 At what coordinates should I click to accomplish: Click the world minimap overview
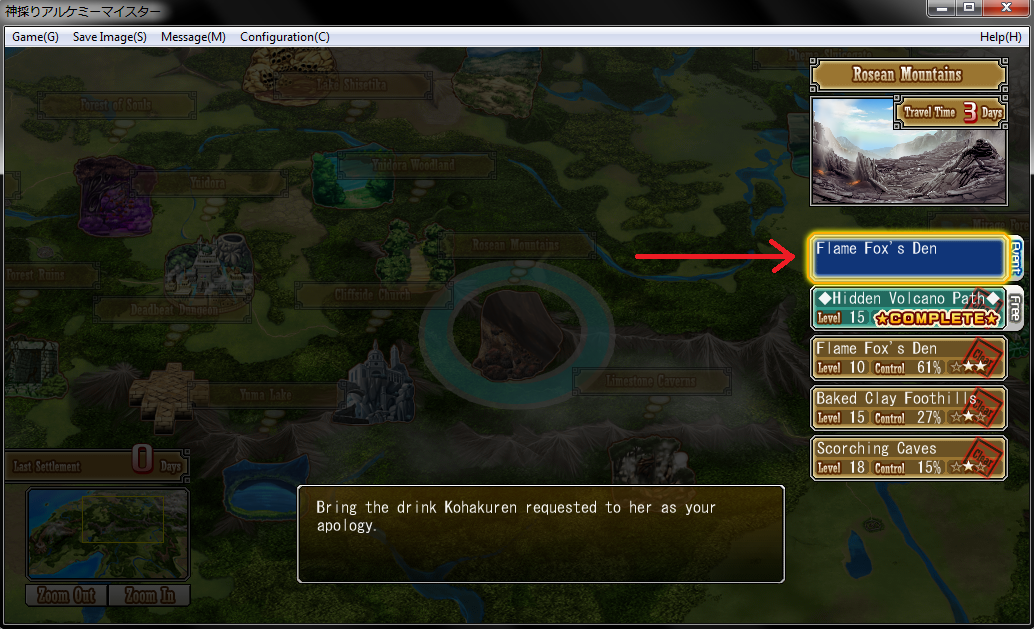(x=107, y=533)
